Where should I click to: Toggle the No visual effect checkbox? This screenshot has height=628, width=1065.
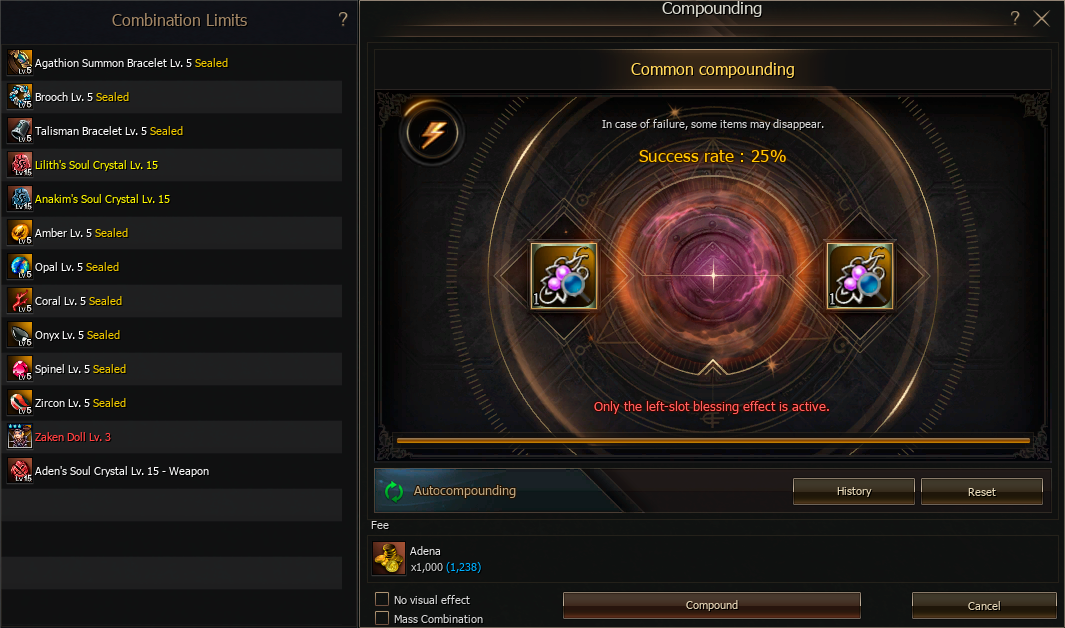tap(382, 599)
